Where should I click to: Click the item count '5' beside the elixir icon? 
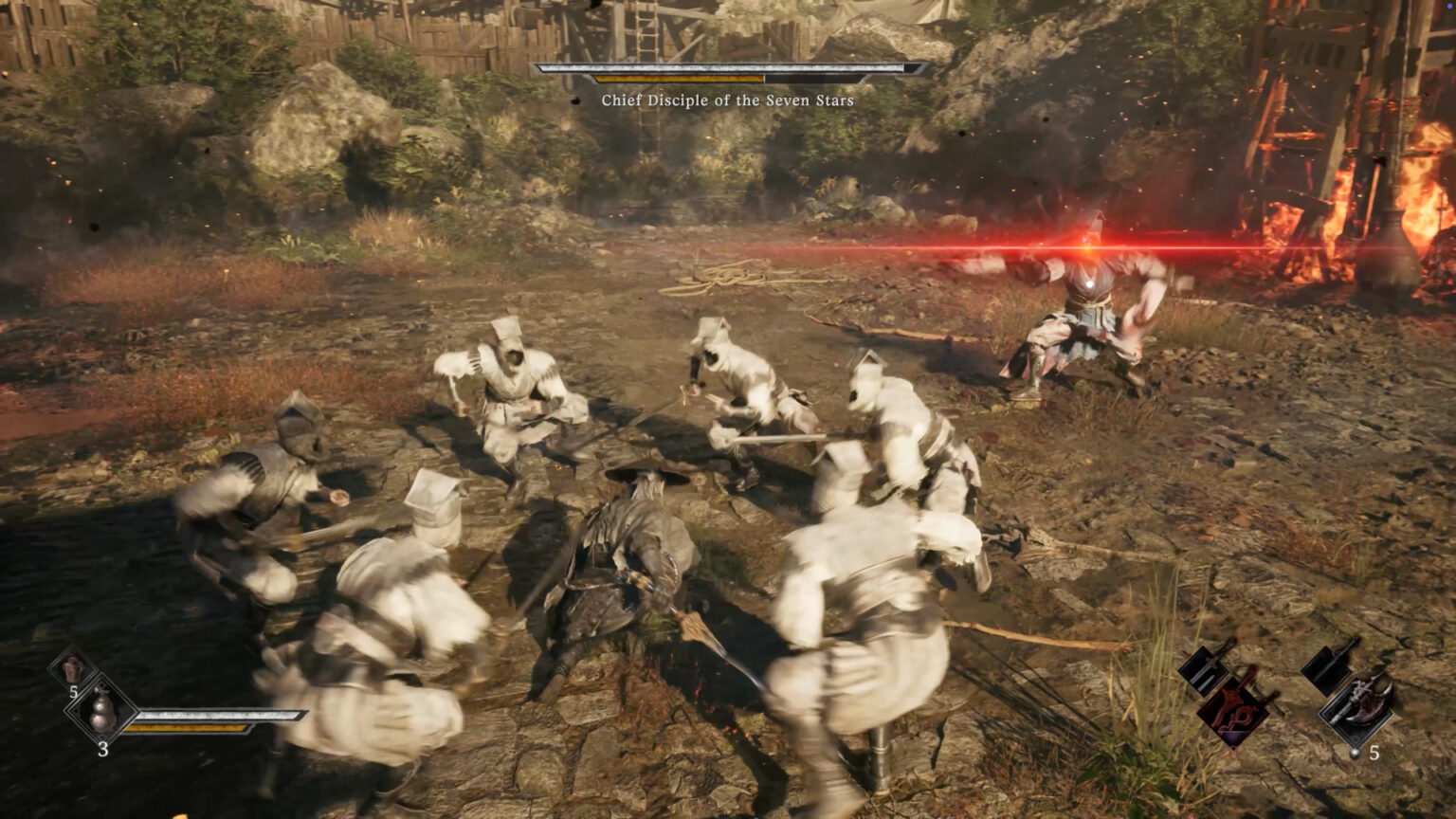74,692
